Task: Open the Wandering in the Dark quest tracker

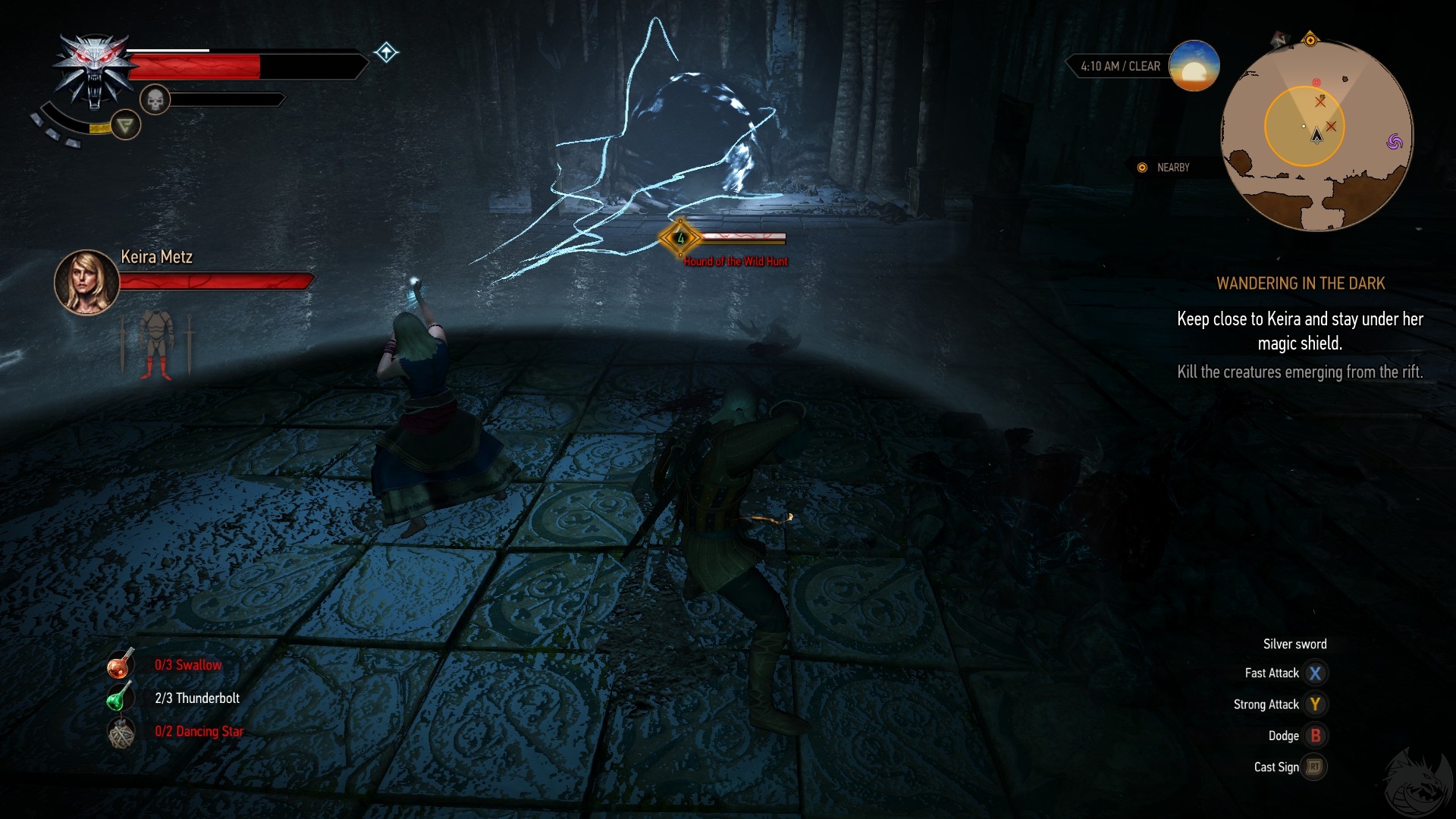Action: coord(1300,283)
